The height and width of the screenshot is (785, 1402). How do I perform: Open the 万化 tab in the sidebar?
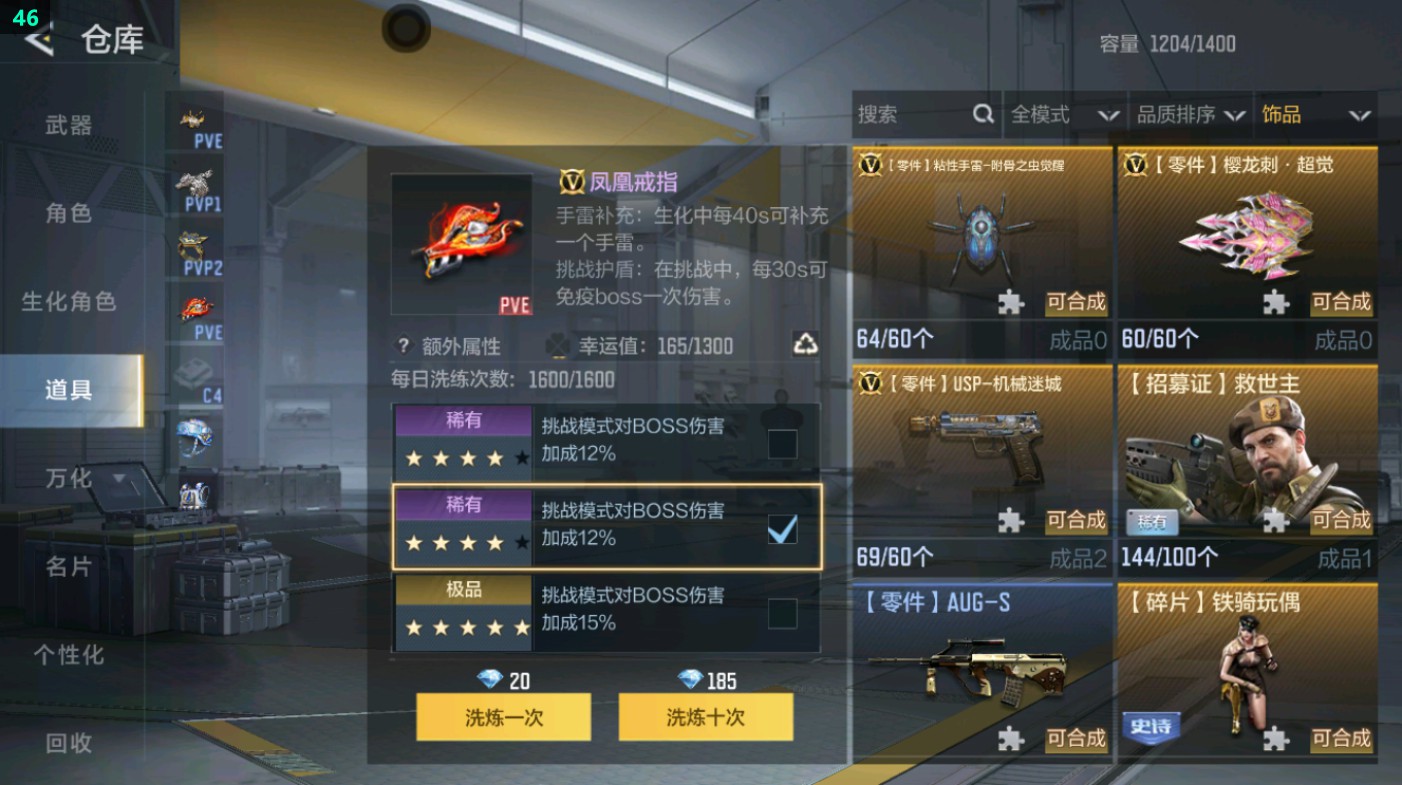tap(70, 480)
